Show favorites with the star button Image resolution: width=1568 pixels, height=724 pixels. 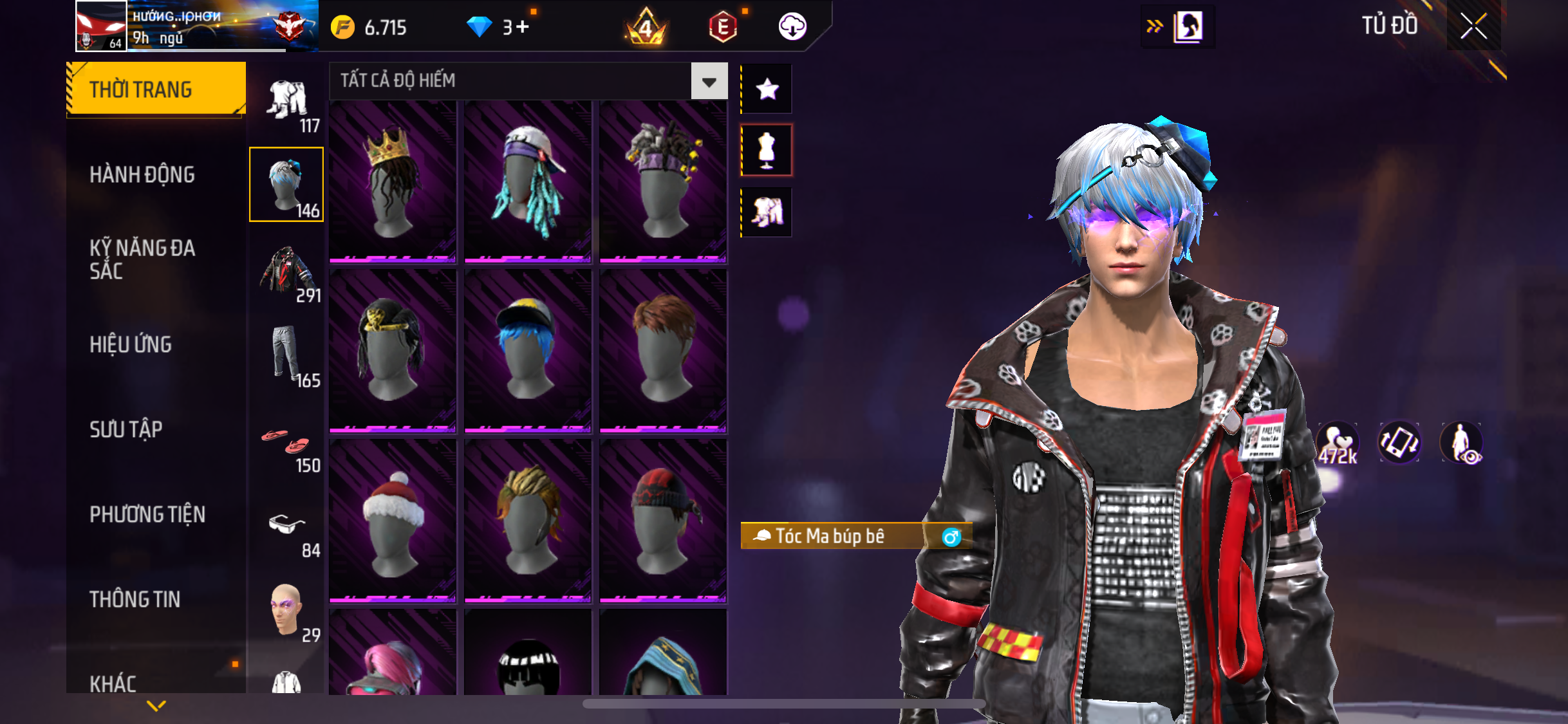pyautogui.click(x=767, y=89)
